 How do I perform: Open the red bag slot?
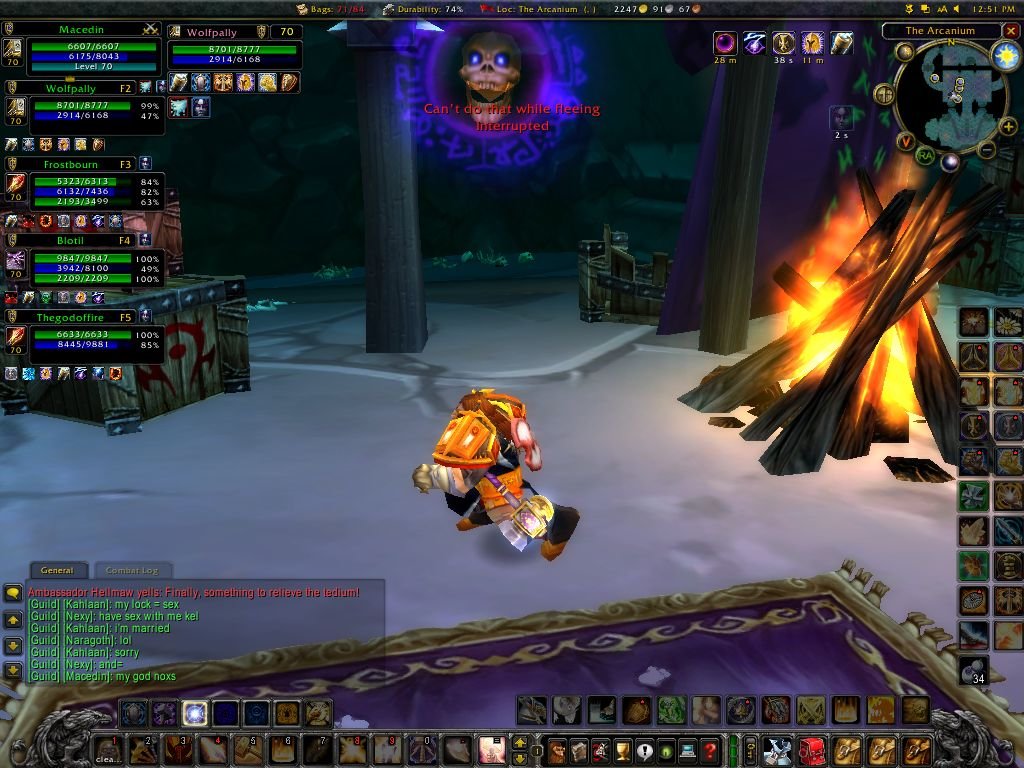tap(810, 749)
